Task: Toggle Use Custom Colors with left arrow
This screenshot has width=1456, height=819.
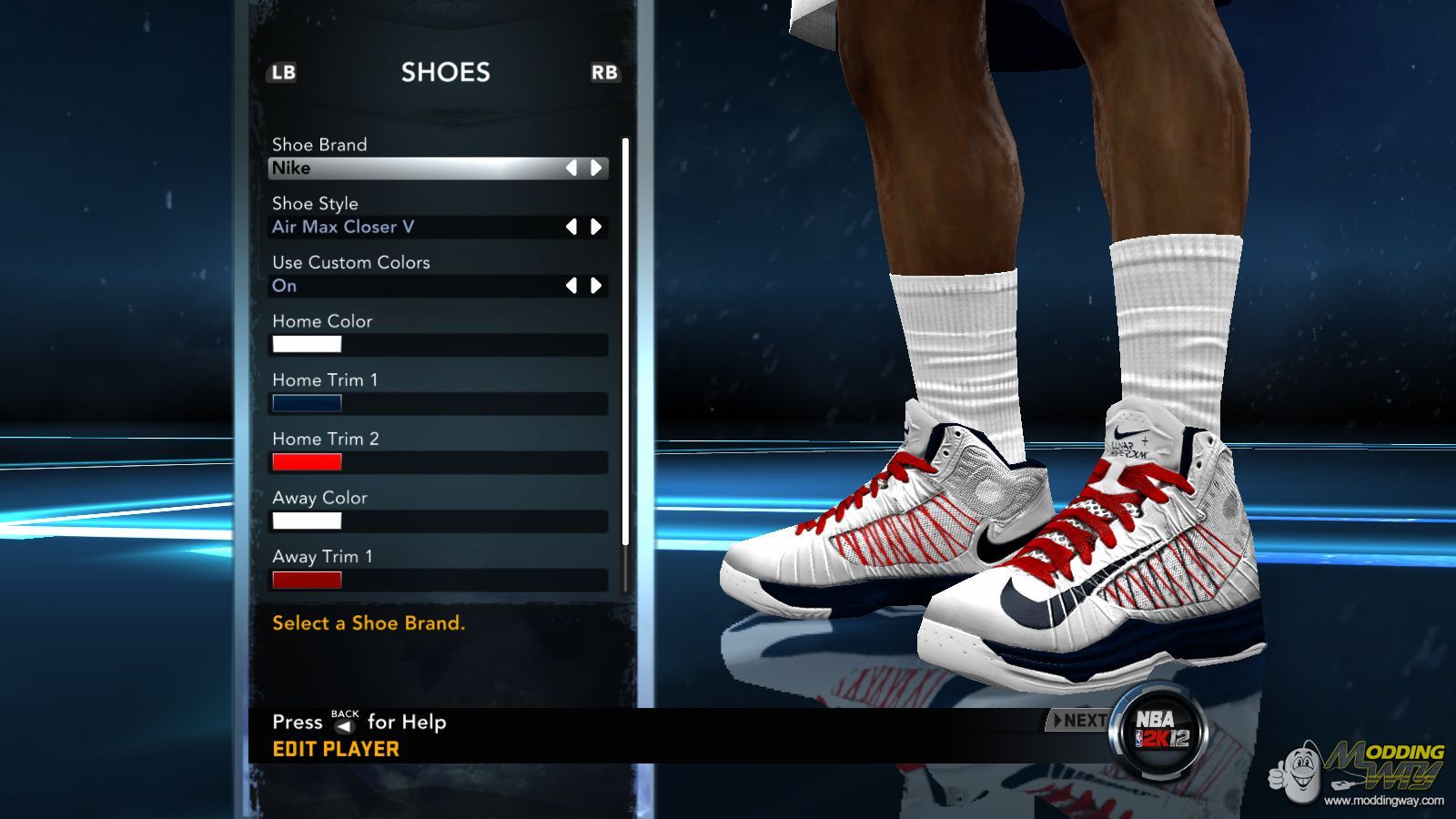Action: pos(571,286)
